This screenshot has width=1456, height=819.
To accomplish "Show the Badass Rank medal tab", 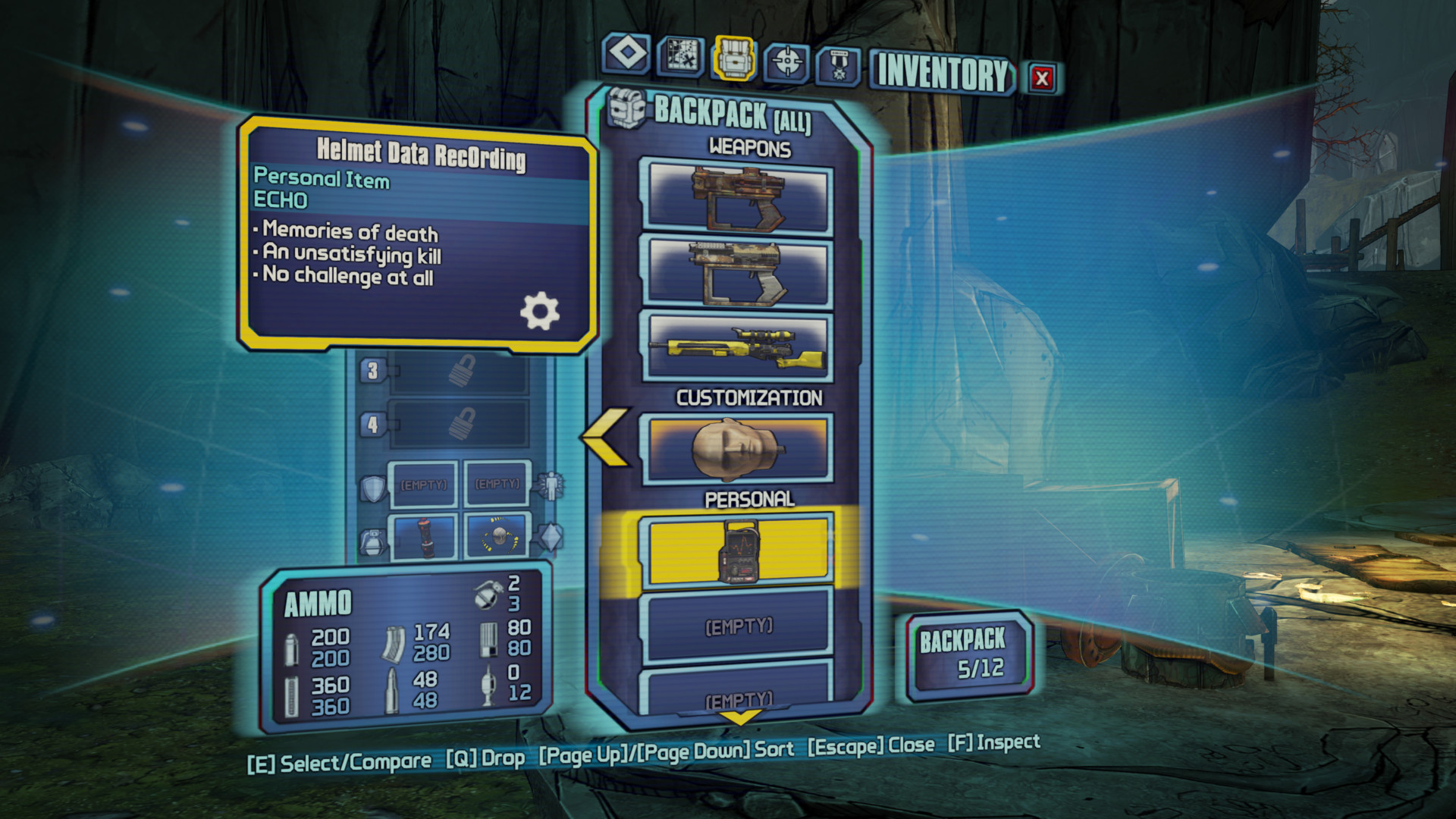I will tap(839, 66).
